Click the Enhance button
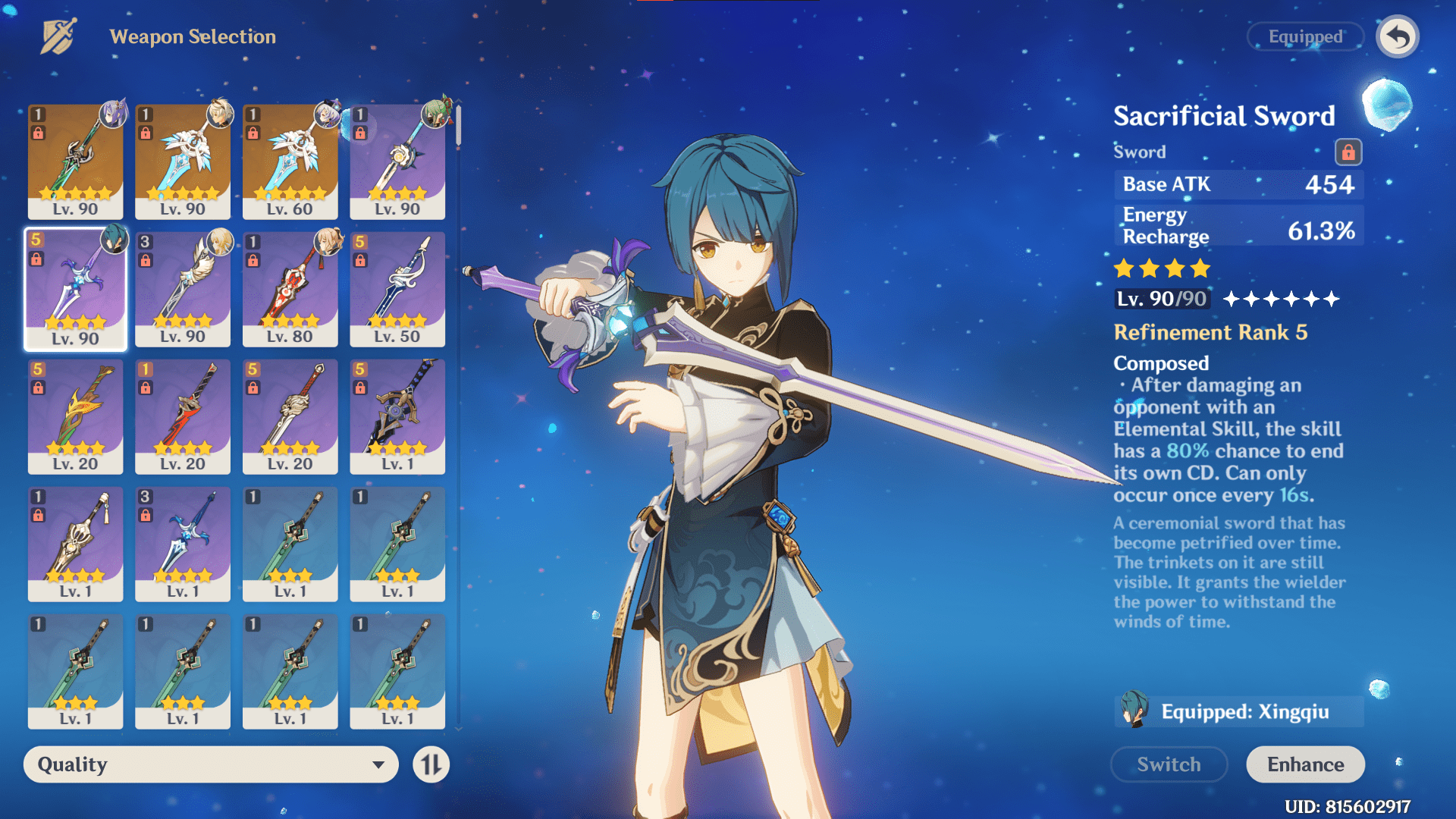Image resolution: width=1456 pixels, height=819 pixels. 1305,764
